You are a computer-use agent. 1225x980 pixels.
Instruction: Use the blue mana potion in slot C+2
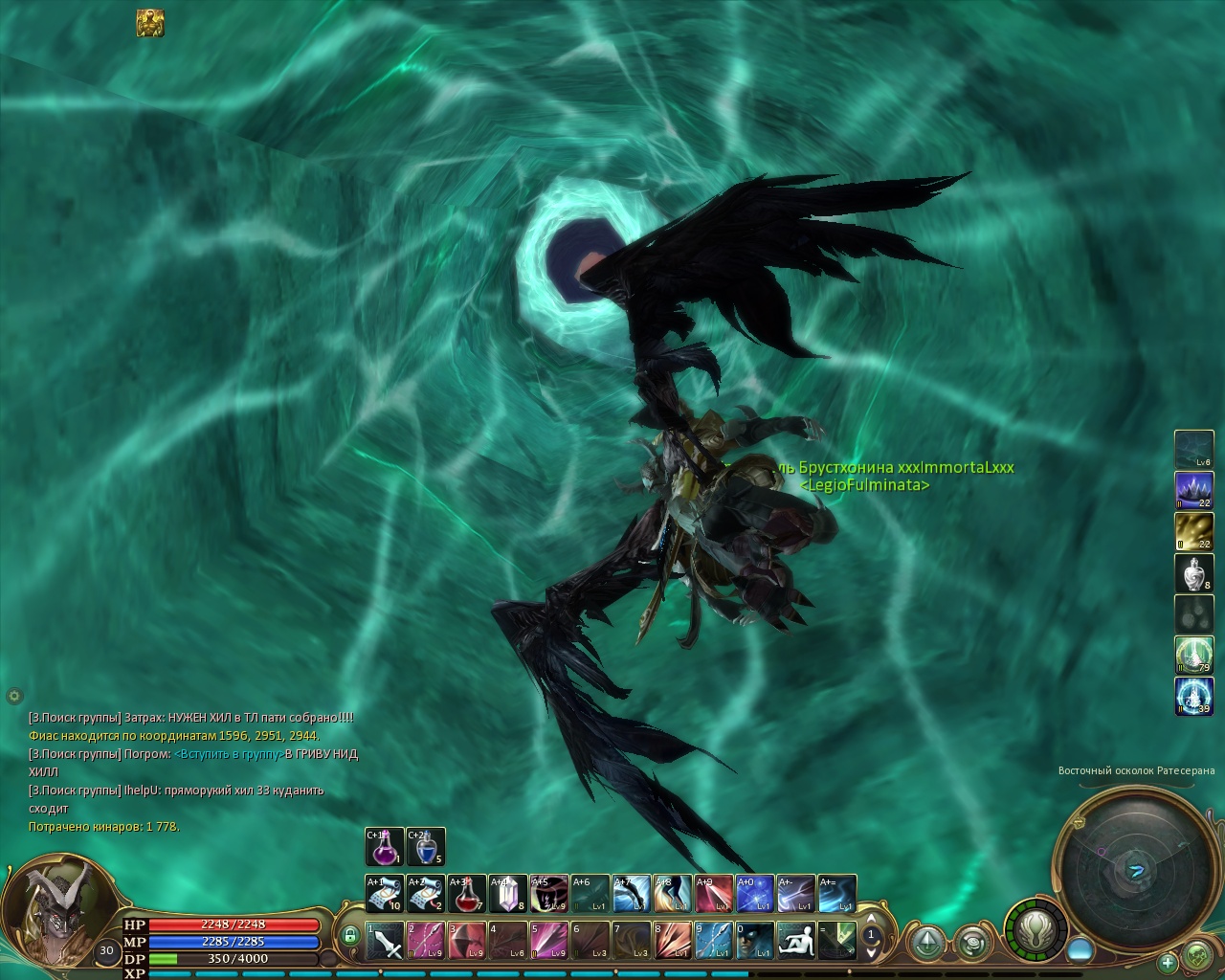click(426, 847)
